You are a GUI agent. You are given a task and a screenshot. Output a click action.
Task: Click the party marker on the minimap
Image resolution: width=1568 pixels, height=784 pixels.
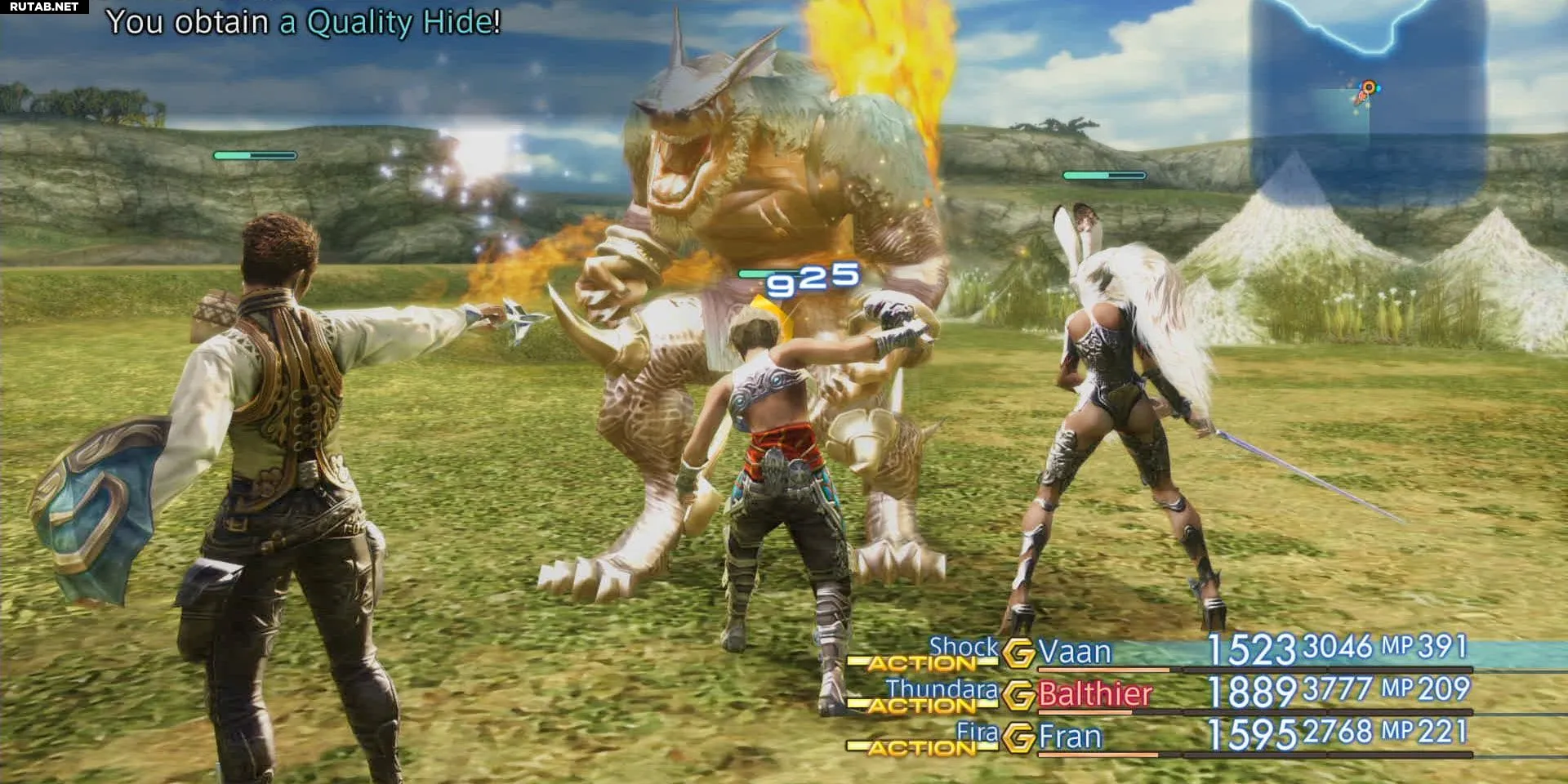(1366, 91)
